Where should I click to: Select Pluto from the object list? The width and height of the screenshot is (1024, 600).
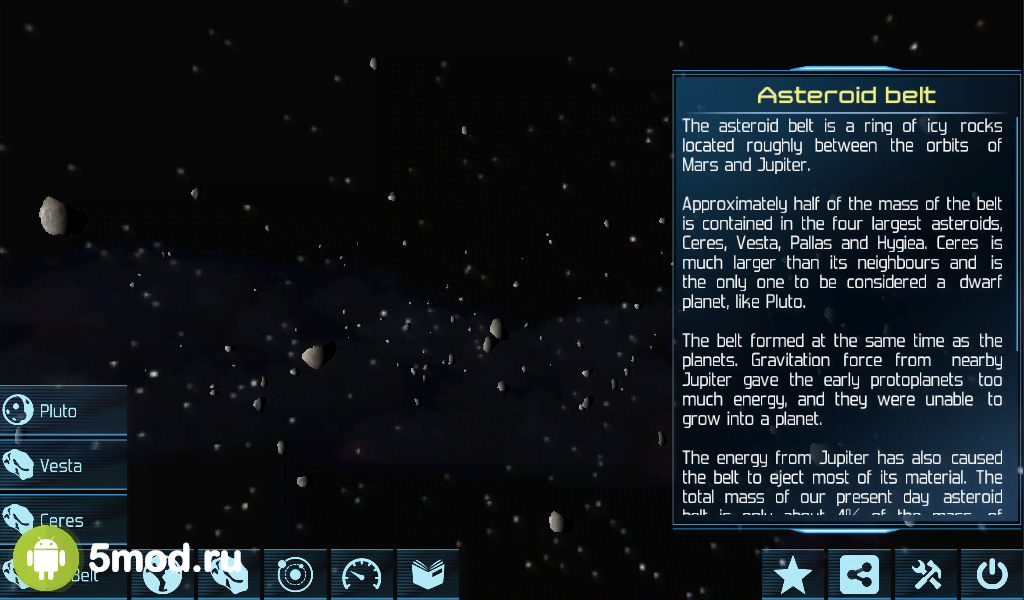(x=62, y=411)
